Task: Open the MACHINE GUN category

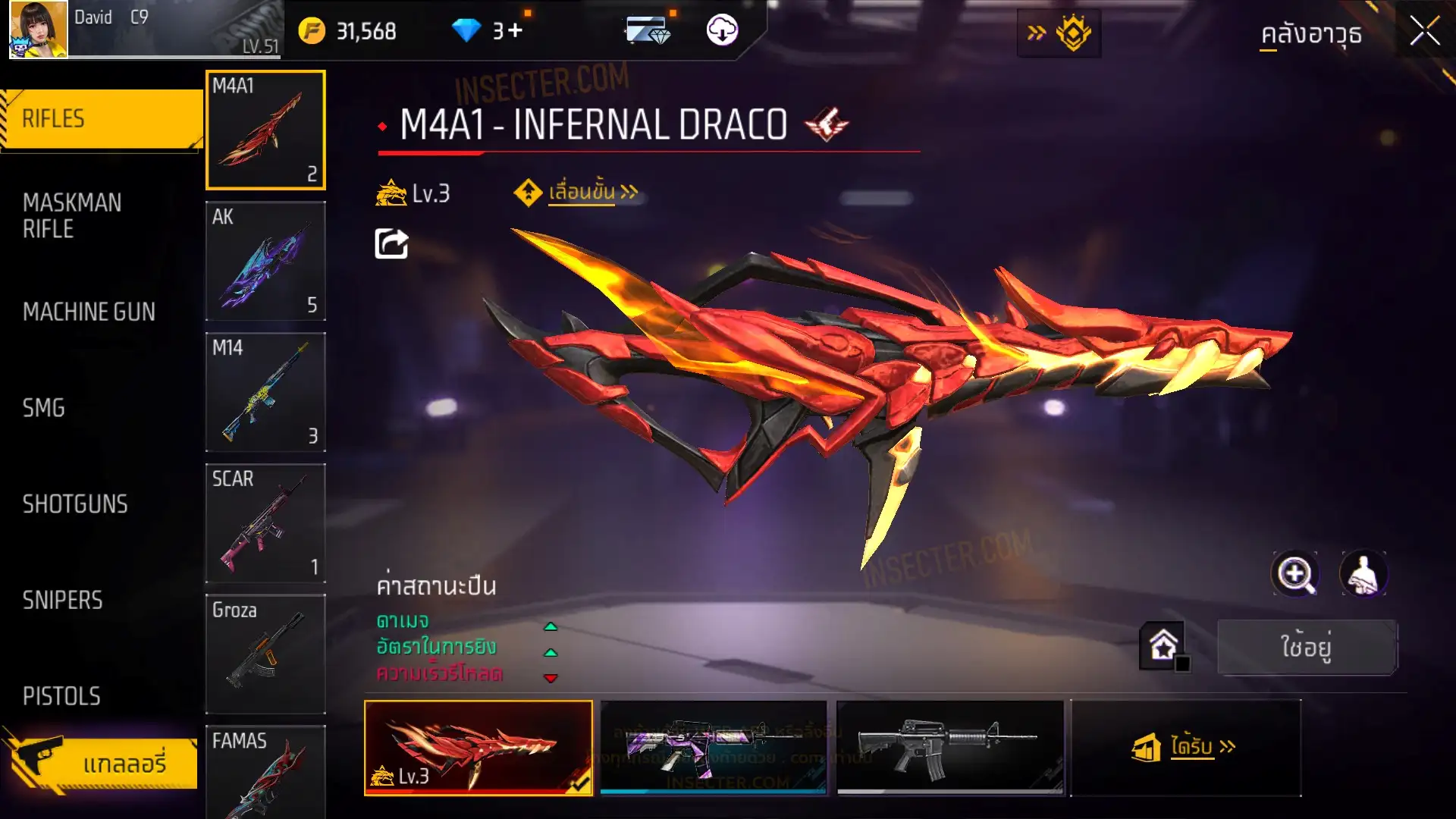Action: point(89,312)
